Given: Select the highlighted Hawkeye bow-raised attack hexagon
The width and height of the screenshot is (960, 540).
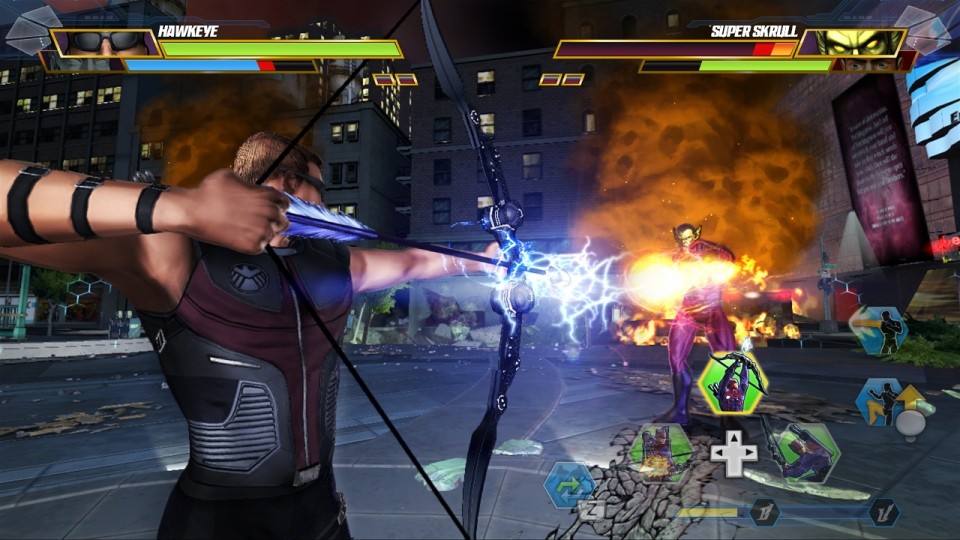Looking at the screenshot, I should (x=733, y=384).
